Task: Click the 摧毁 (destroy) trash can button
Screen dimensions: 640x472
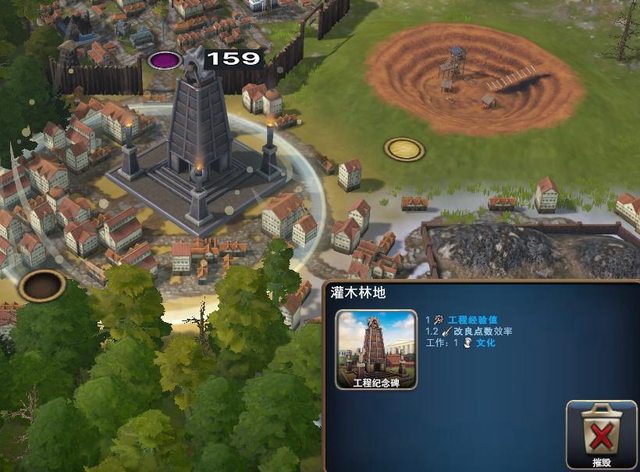Action: pyautogui.click(x=601, y=431)
